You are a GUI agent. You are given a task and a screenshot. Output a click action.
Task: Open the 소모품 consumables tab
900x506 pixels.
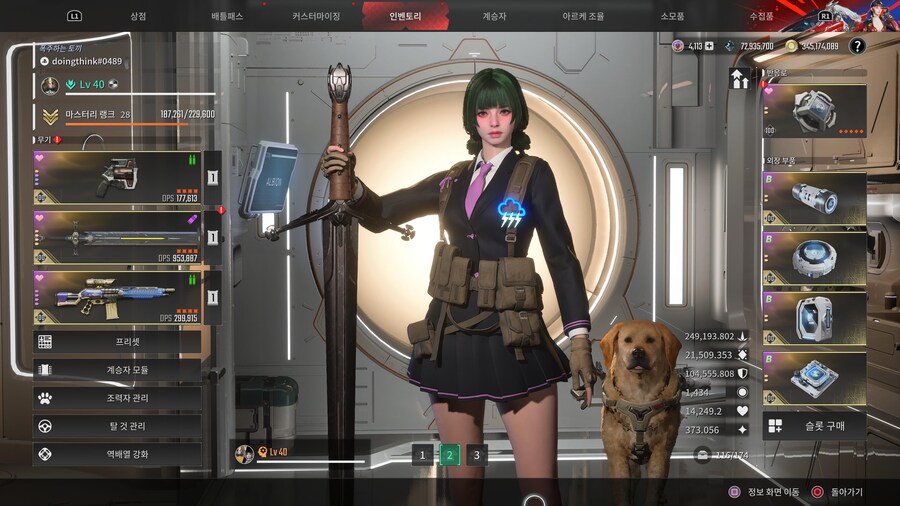point(672,16)
